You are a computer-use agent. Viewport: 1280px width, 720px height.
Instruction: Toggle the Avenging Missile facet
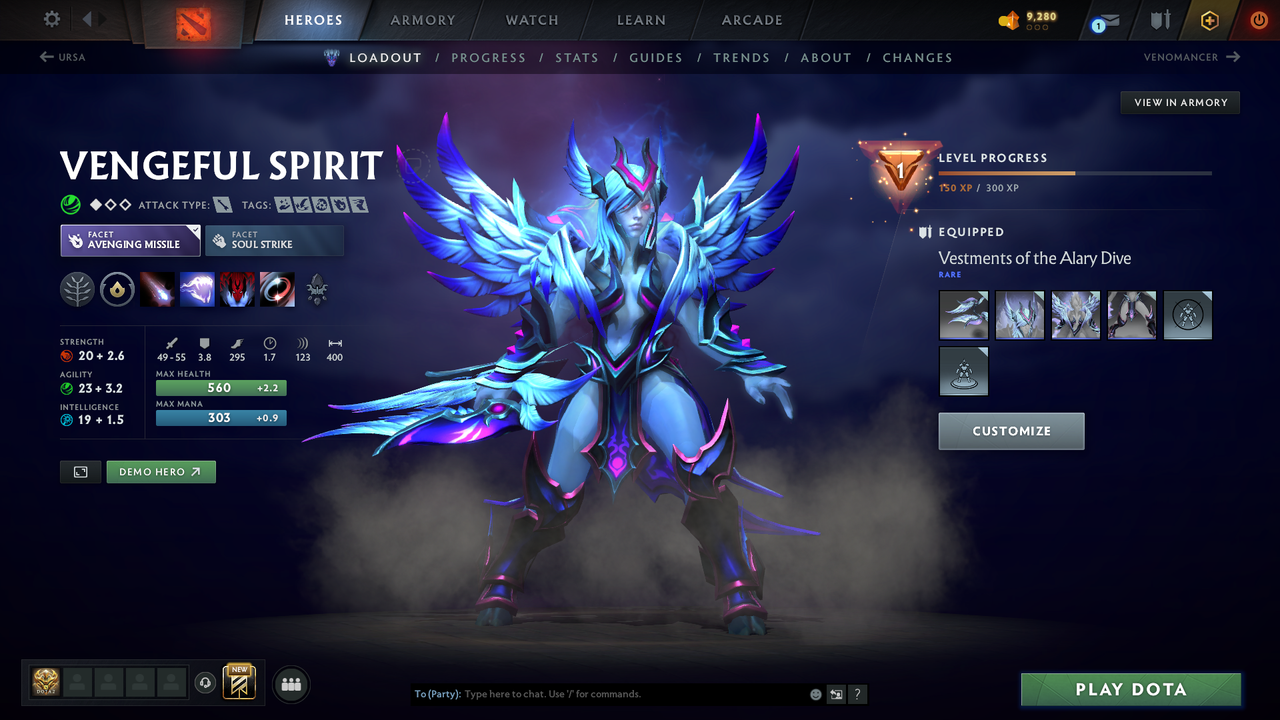130,240
